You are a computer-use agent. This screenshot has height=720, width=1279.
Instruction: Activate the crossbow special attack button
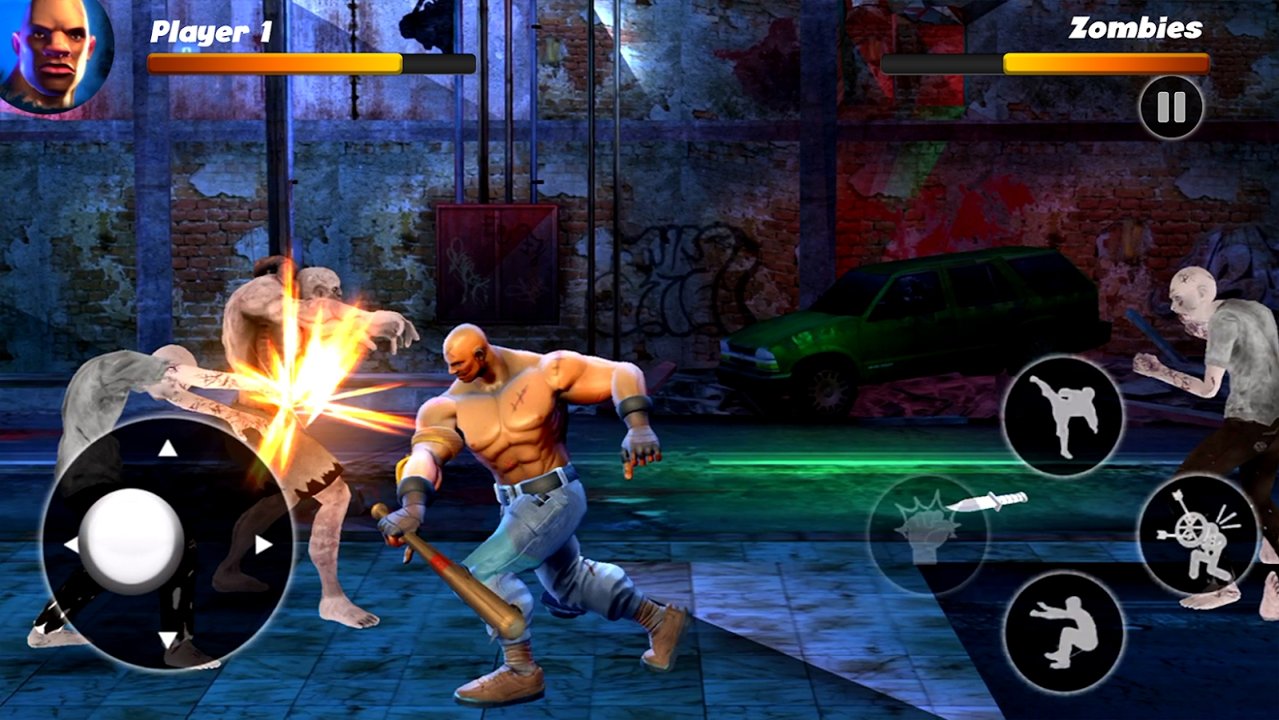1198,535
